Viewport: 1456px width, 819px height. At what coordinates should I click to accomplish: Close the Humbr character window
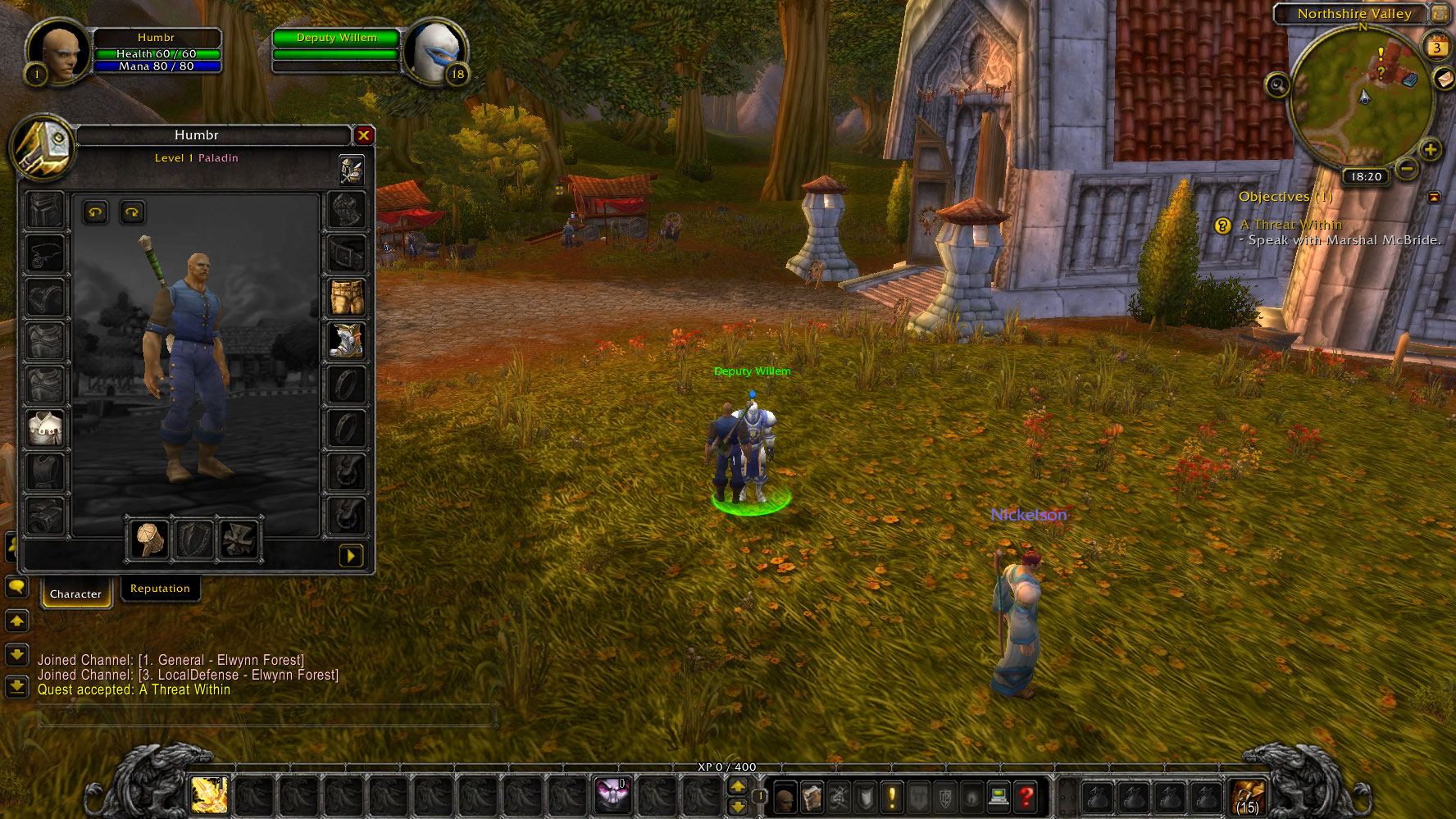[363, 135]
